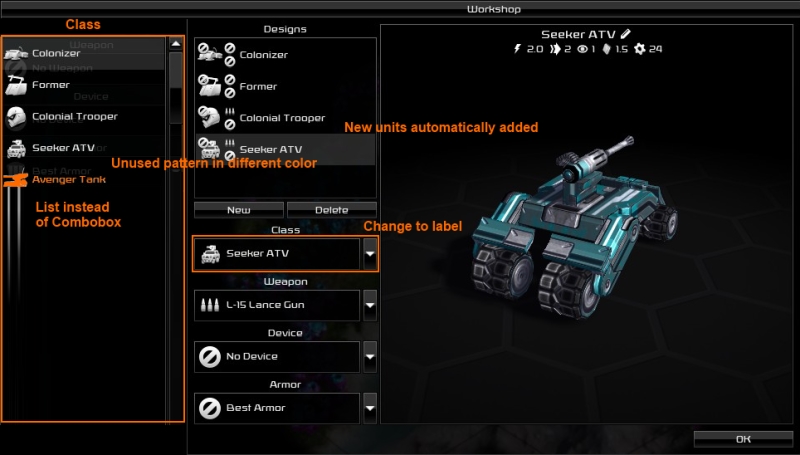
Task: Pick Former from the left Class list
Action: click(50, 85)
